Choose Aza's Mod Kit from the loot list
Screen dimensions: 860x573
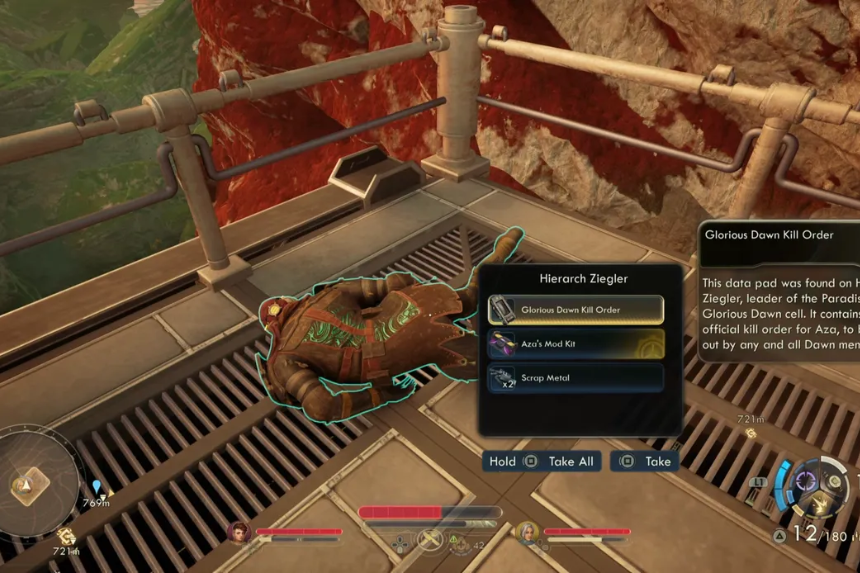(x=575, y=344)
